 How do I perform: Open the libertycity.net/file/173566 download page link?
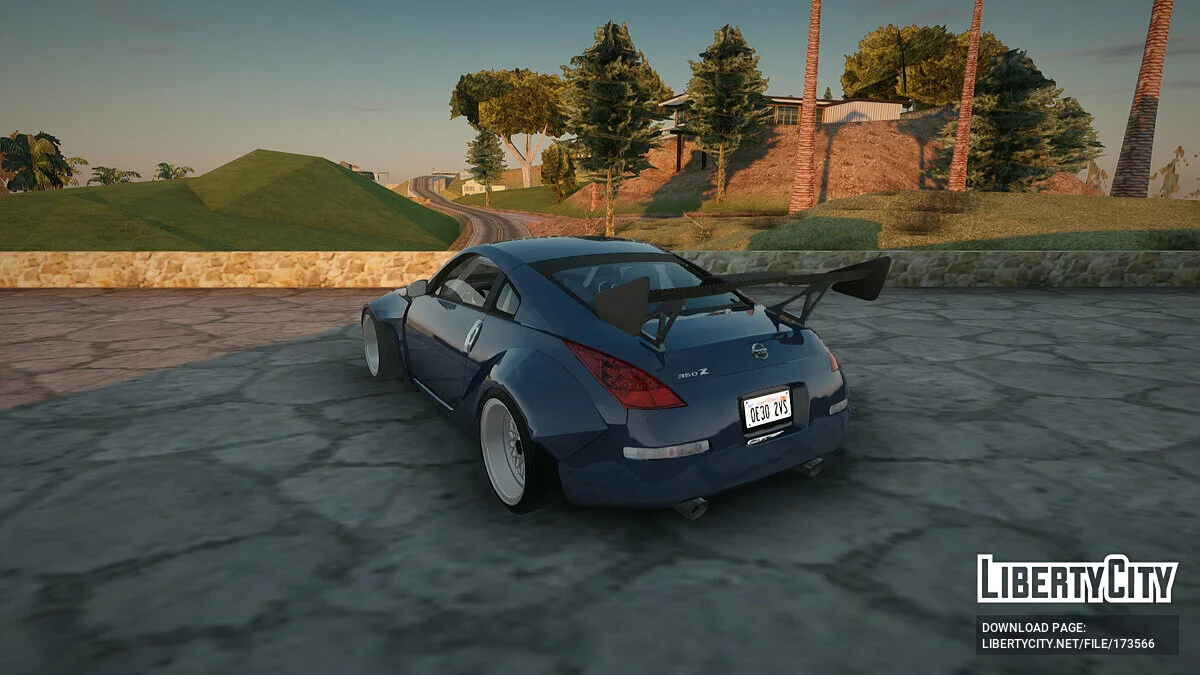(x=1068, y=644)
